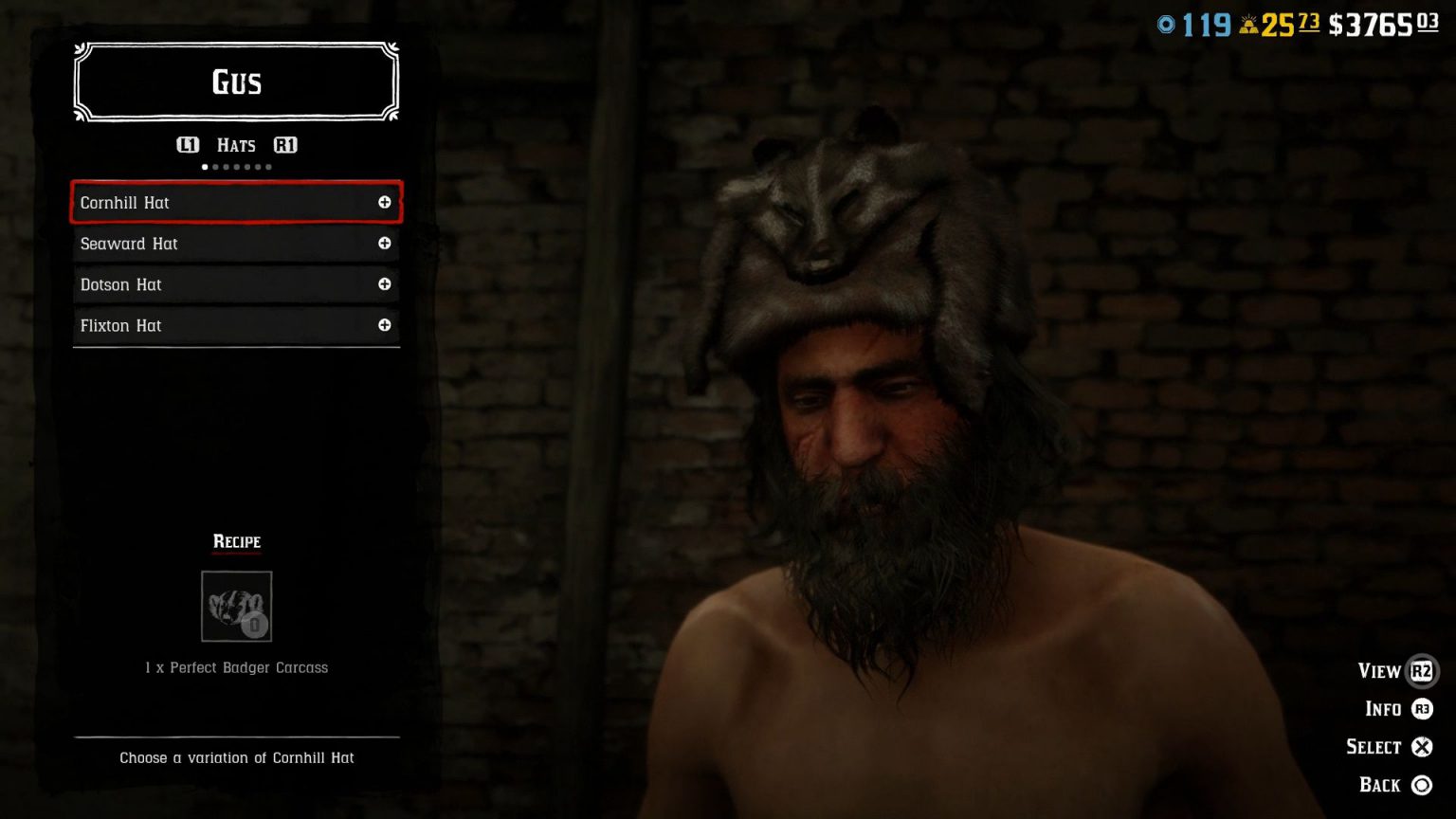Click the R2 View button prompt icon

pos(1421,670)
